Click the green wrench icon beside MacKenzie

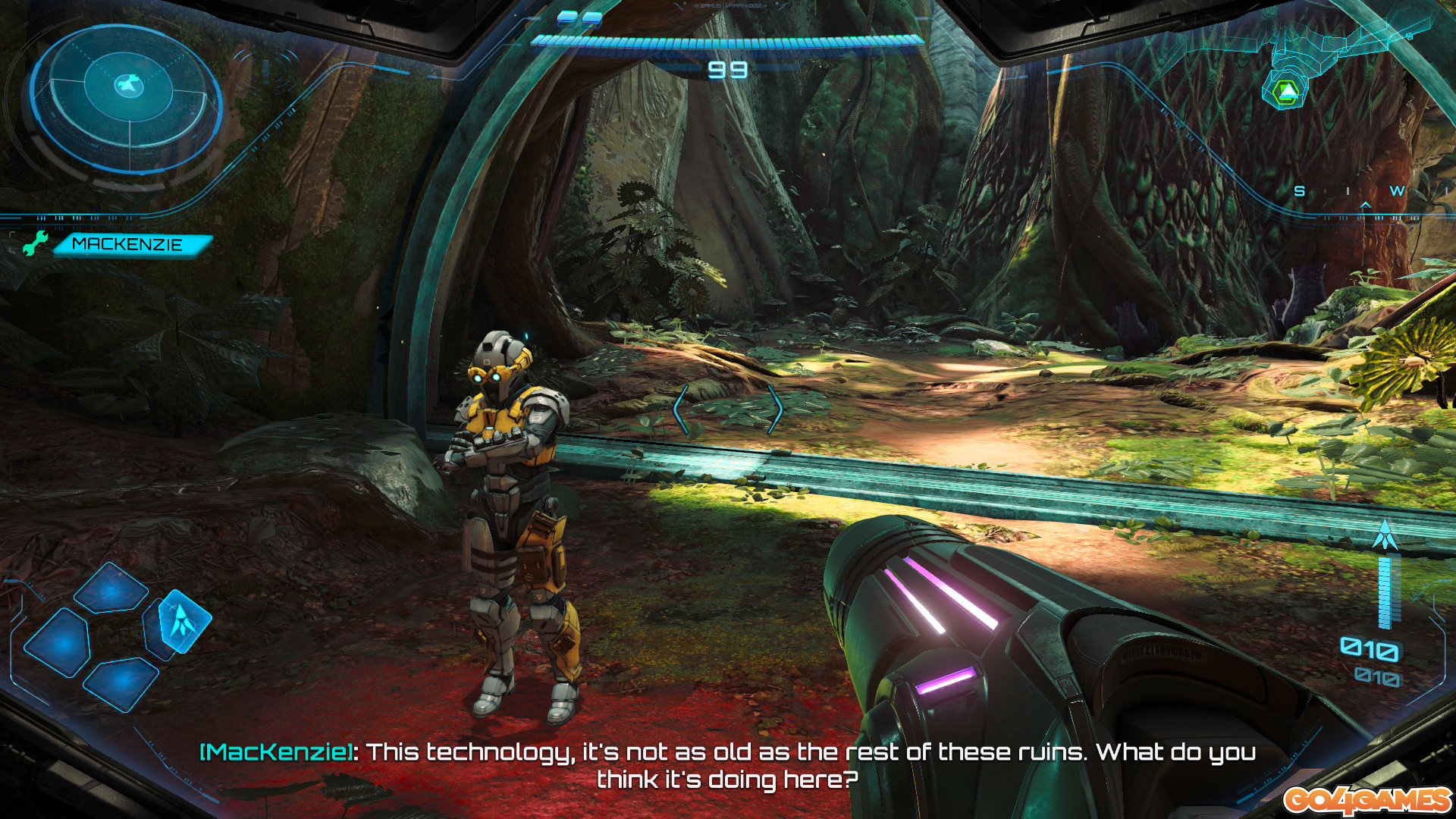[x=34, y=244]
